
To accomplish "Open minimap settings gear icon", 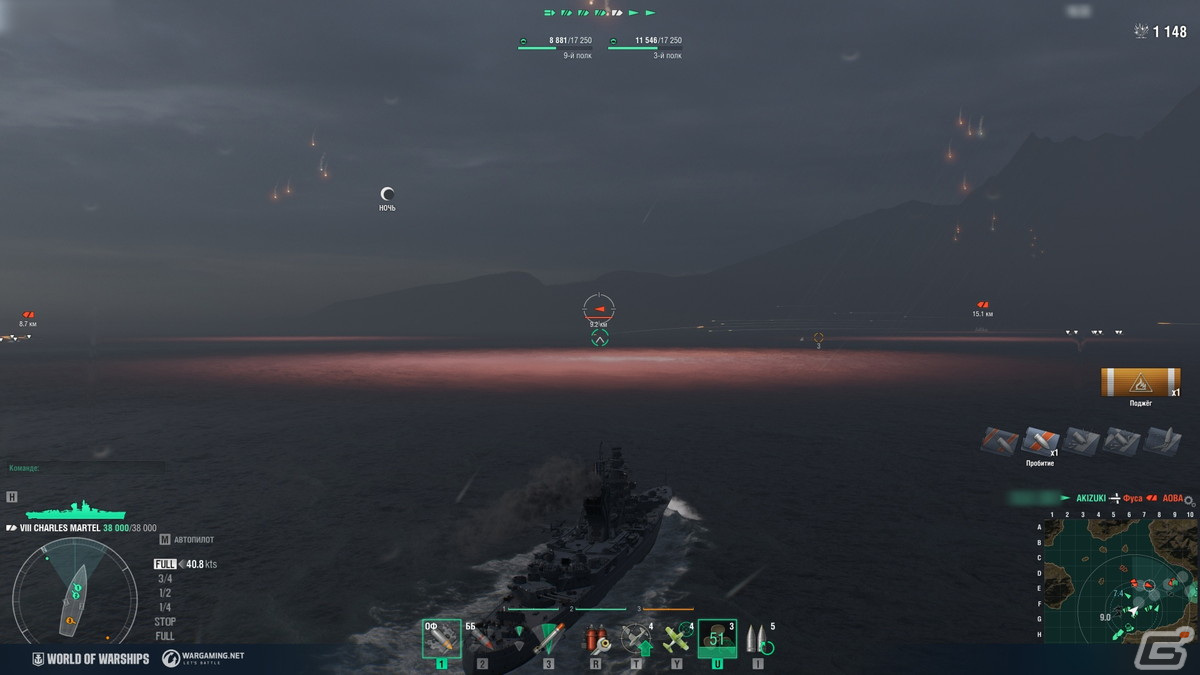I will pos(1189,499).
